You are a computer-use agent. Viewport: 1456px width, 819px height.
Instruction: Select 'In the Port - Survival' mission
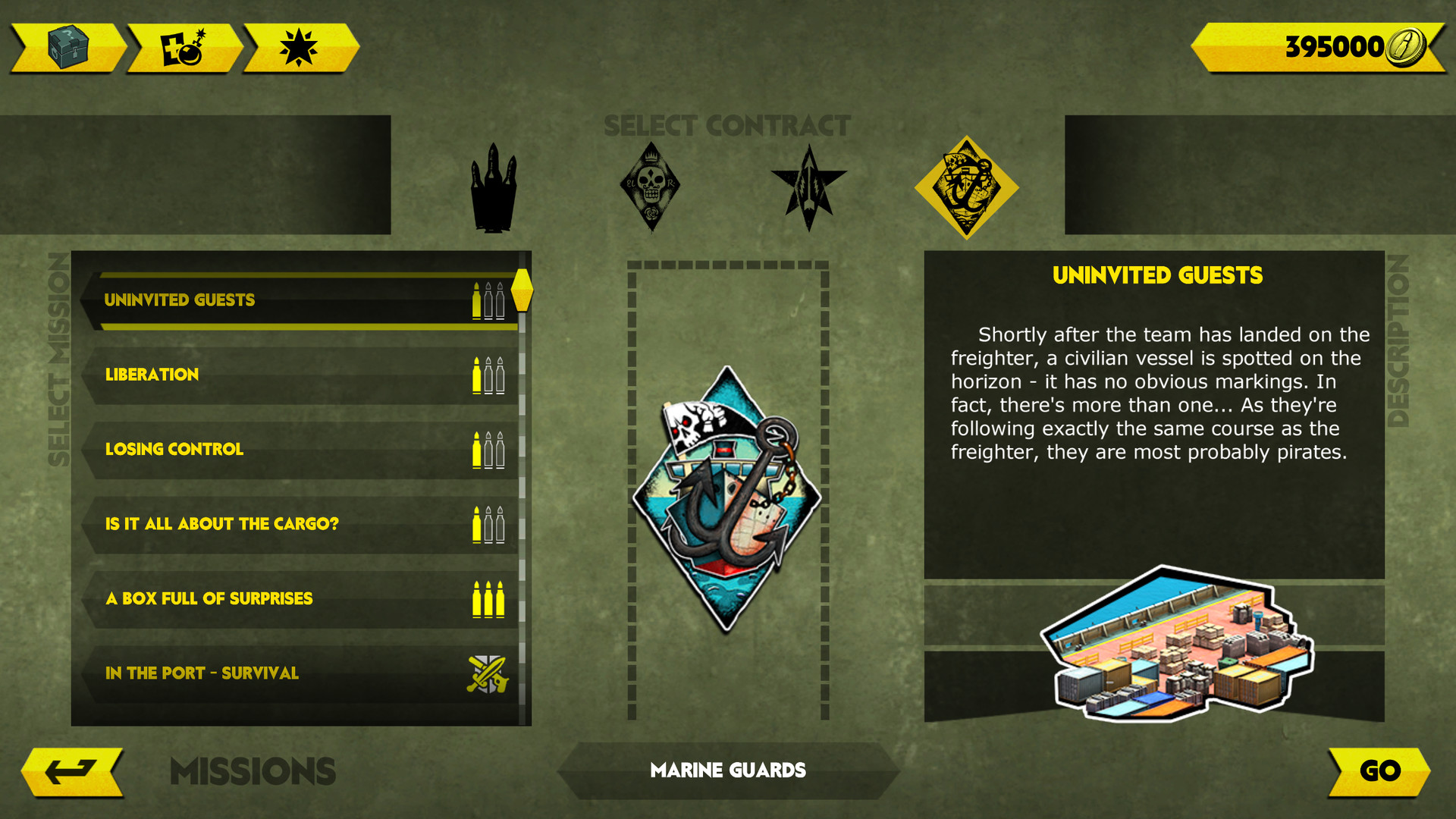(227, 673)
